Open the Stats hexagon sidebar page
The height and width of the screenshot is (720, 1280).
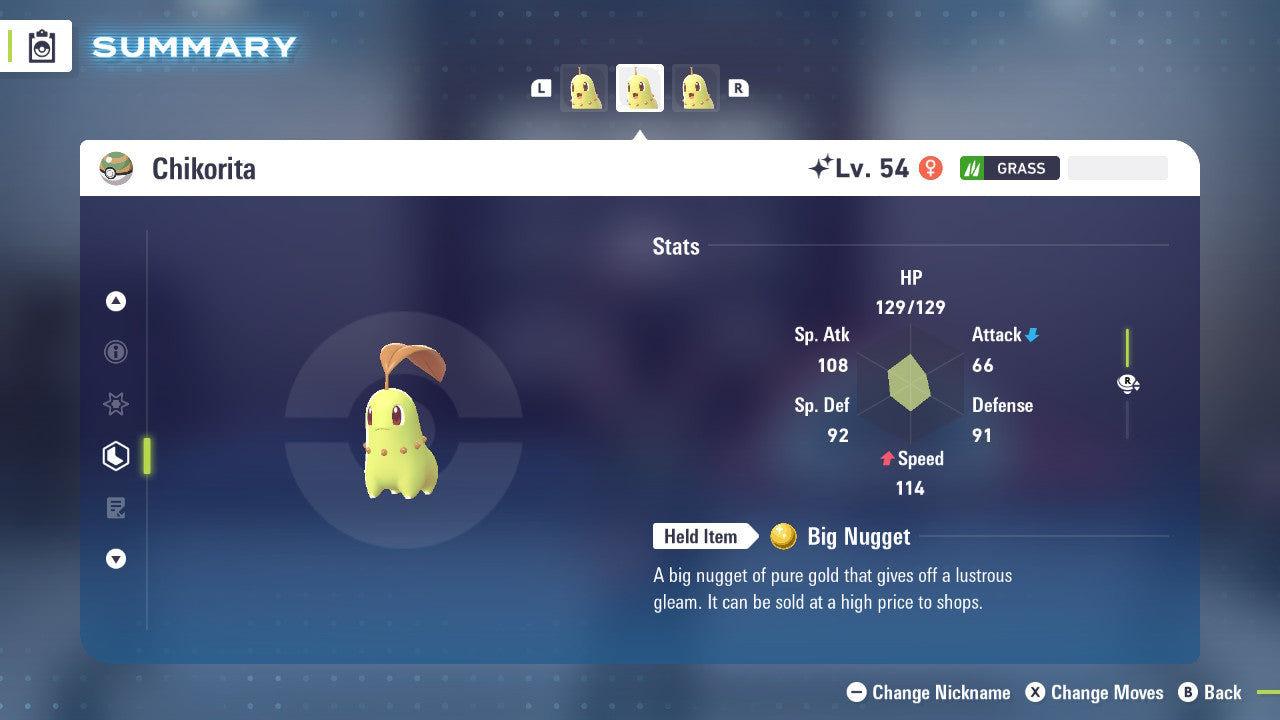(x=115, y=455)
